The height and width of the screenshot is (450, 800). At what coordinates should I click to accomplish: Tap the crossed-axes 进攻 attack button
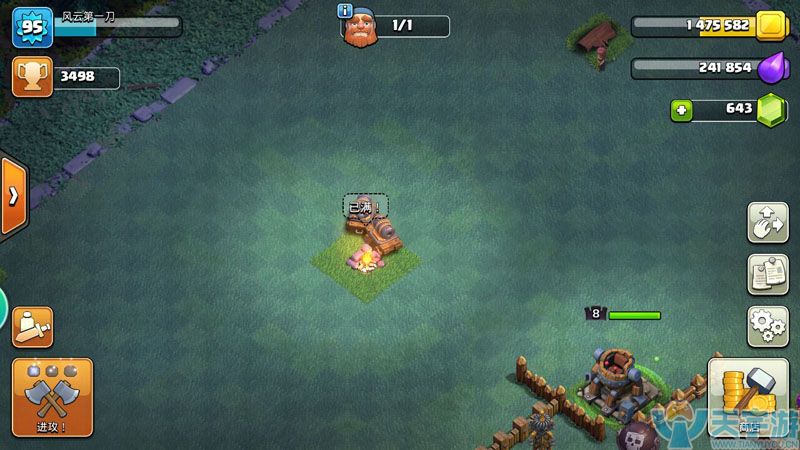[52, 397]
